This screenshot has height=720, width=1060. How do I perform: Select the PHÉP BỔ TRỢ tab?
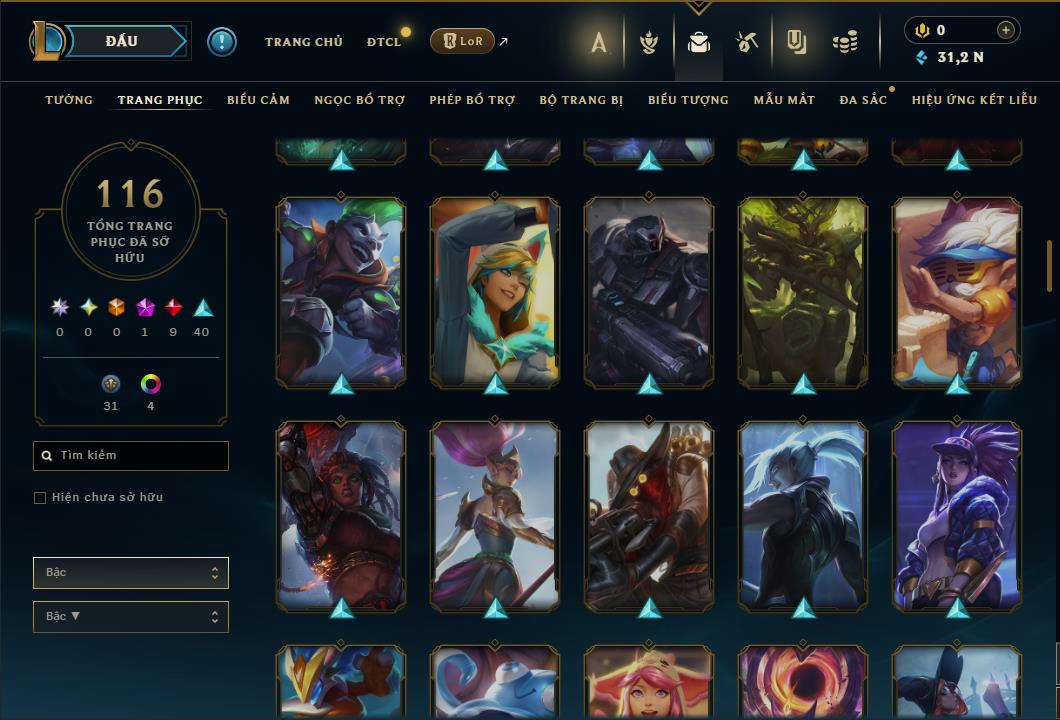472,100
